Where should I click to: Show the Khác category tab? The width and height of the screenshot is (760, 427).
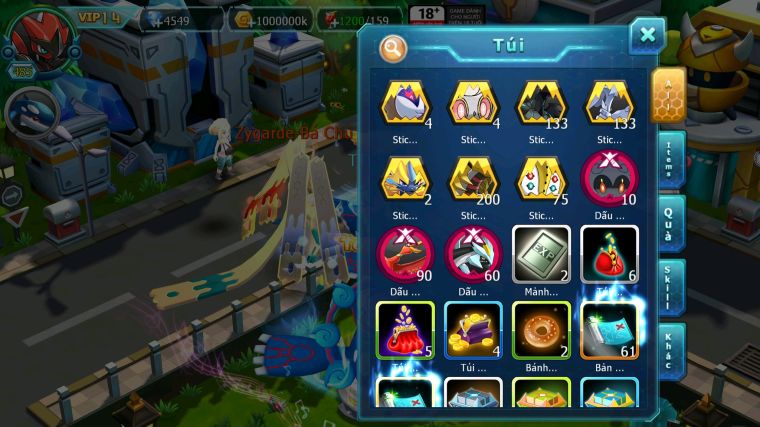point(669,349)
